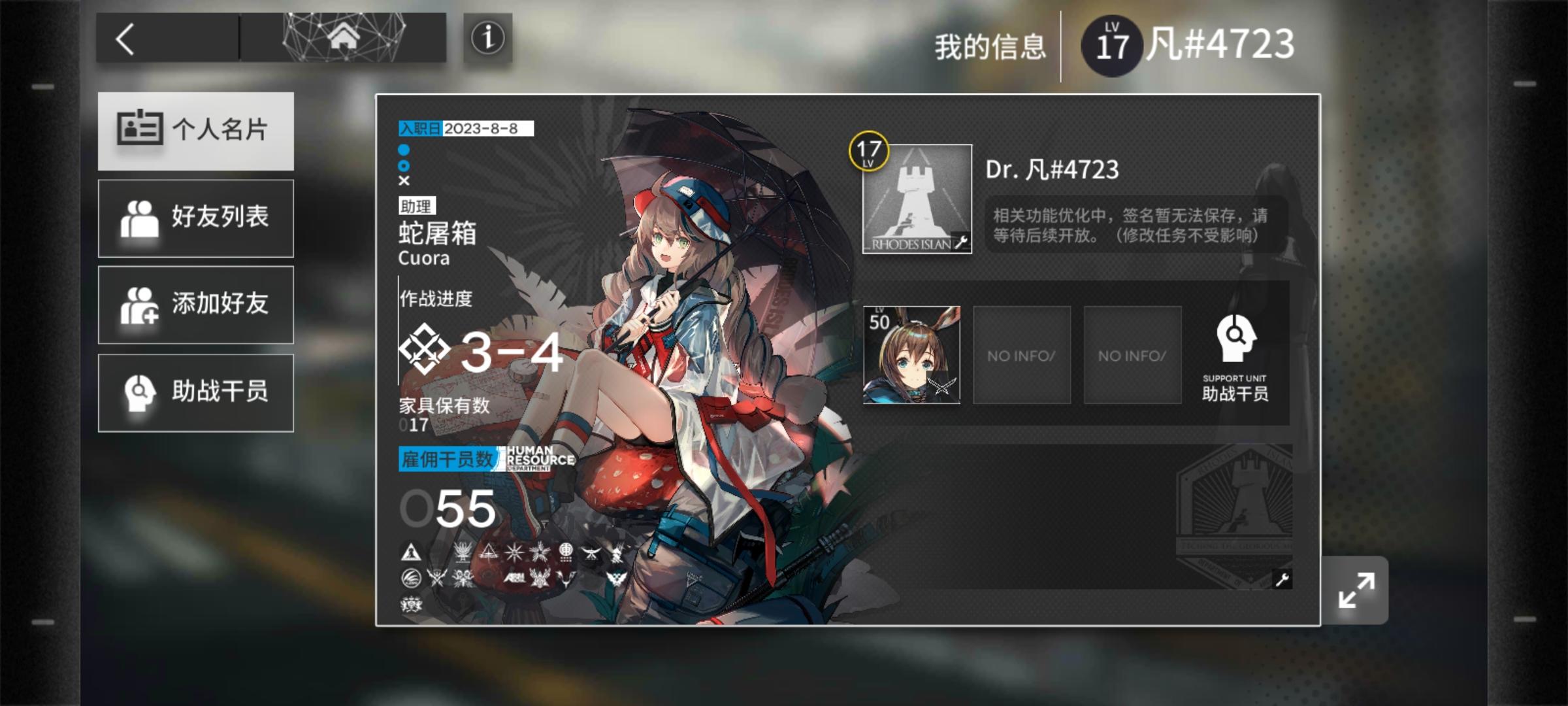Open the 好友列表 friend list

(195, 218)
